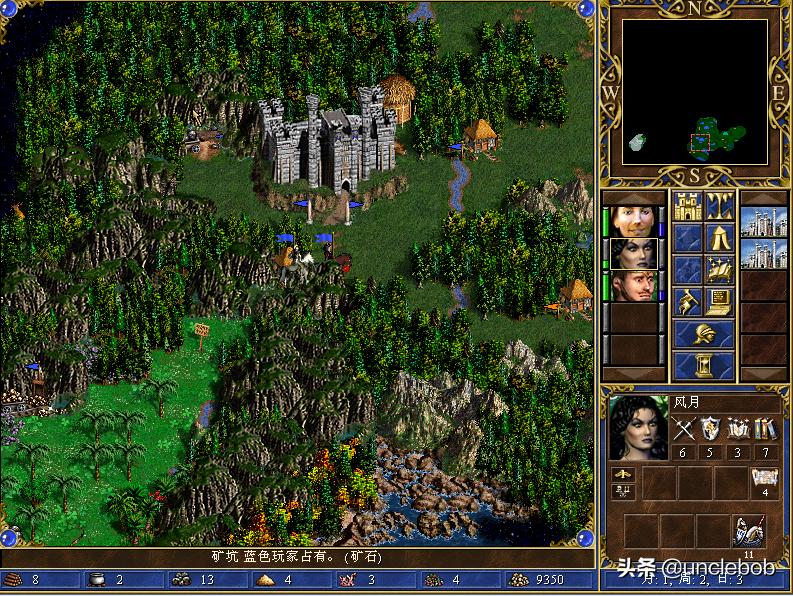The width and height of the screenshot is (793, 596).
Task: Toggle the underground/surface view button
Action: pos(719,206)
